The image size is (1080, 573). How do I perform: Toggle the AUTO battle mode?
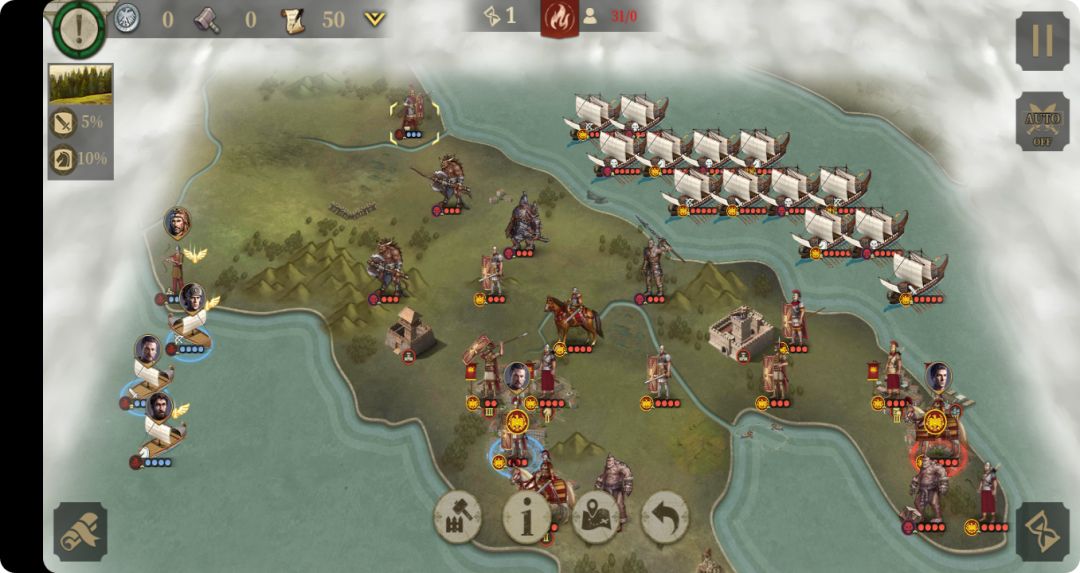[1042, 122]
